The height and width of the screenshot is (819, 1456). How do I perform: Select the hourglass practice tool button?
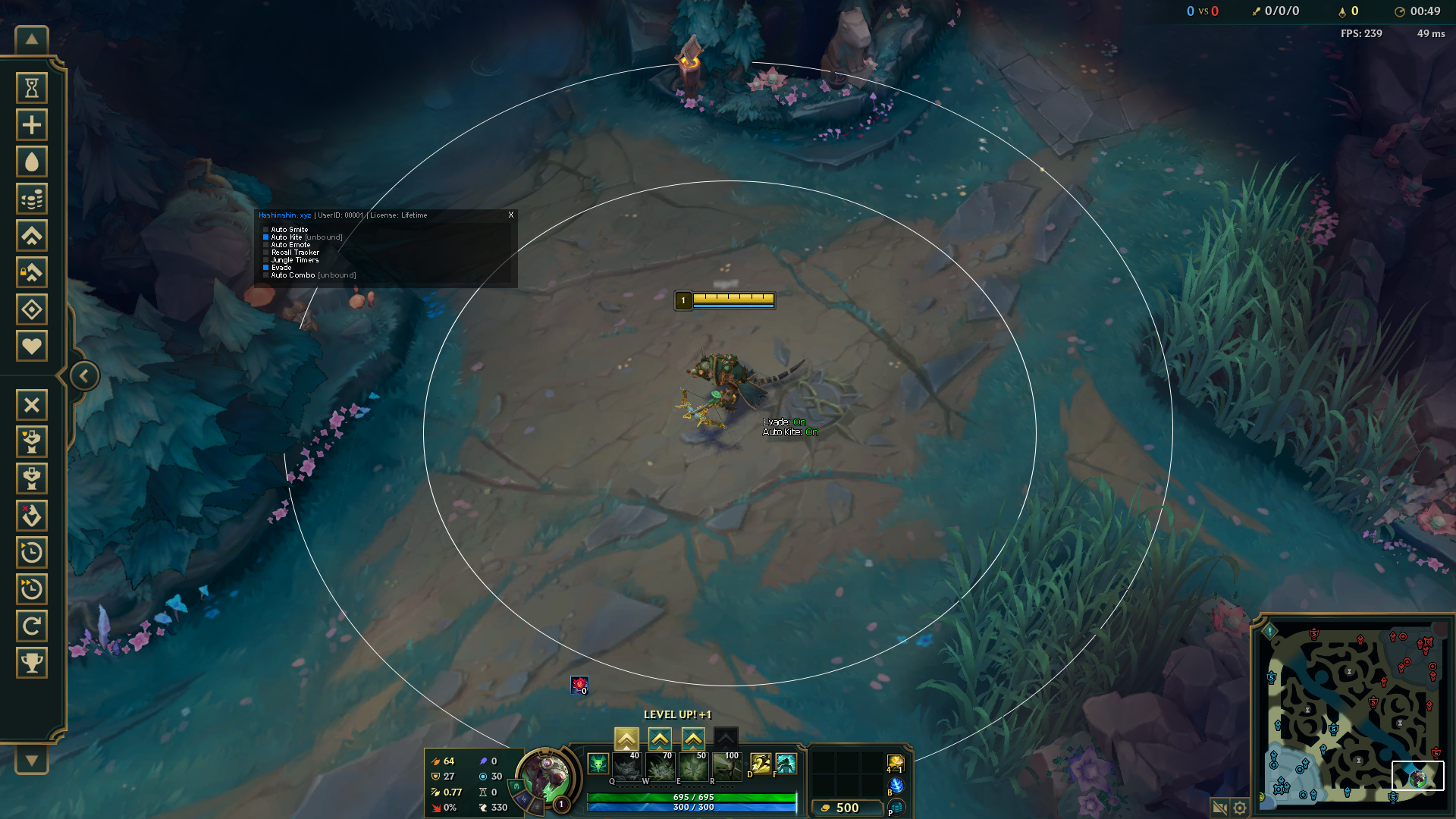click(32, 89)
